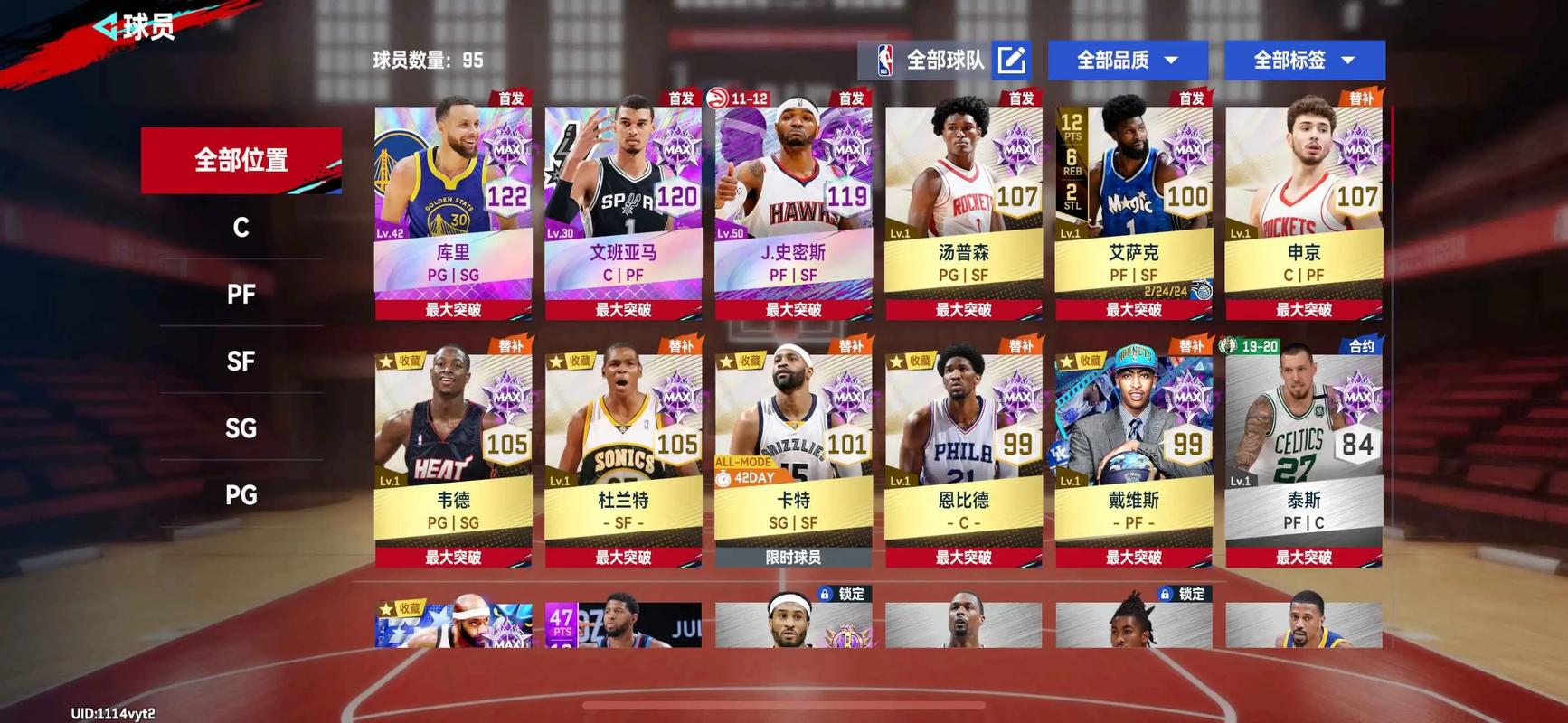The width and height of the screenshot is (1568, 723).
Task: Choose the PG position filter
Action: (x=241, y=494)
